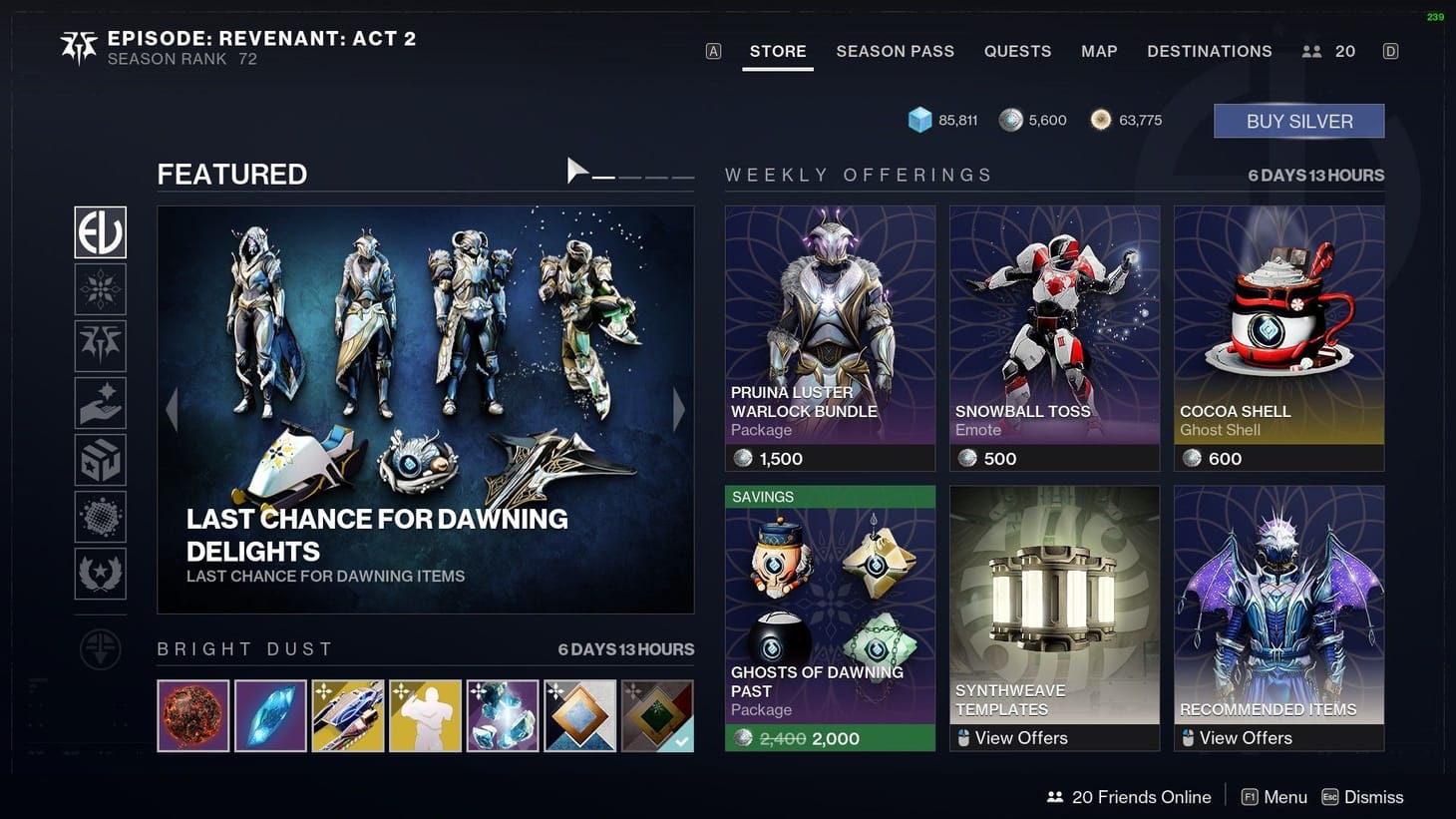This screenshot has height=819, width=1456.
Task: Select the laurel wreath sidebar category
Action: [x=100, y=574]
